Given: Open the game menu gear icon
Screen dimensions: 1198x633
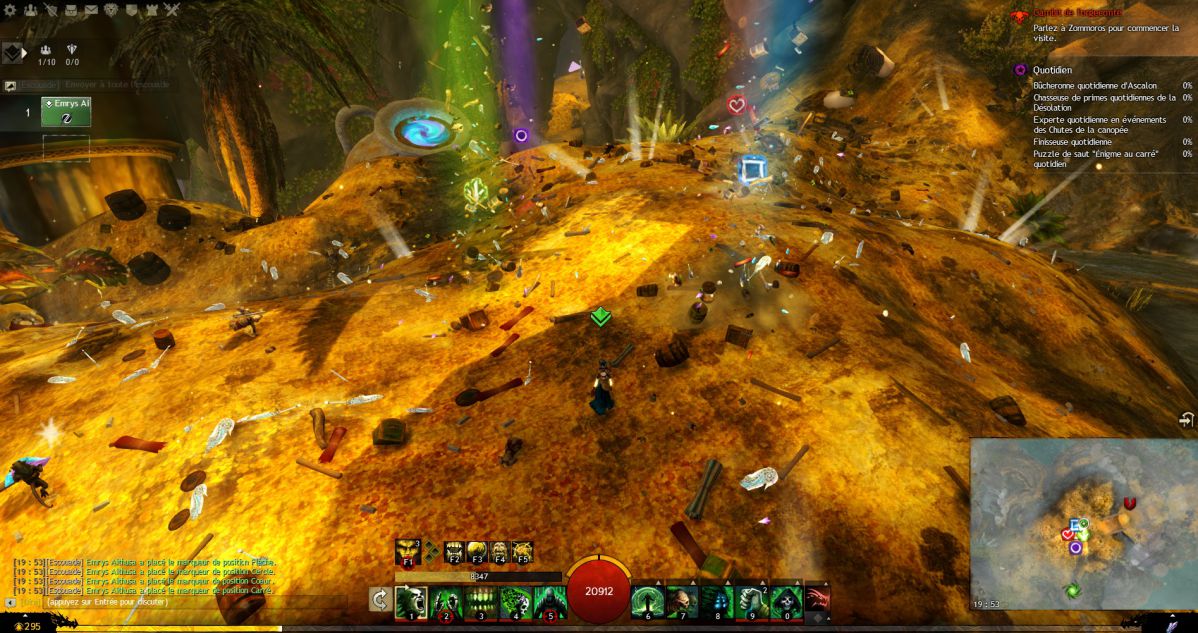Looking at the screenshot, I should coord(9,10).
